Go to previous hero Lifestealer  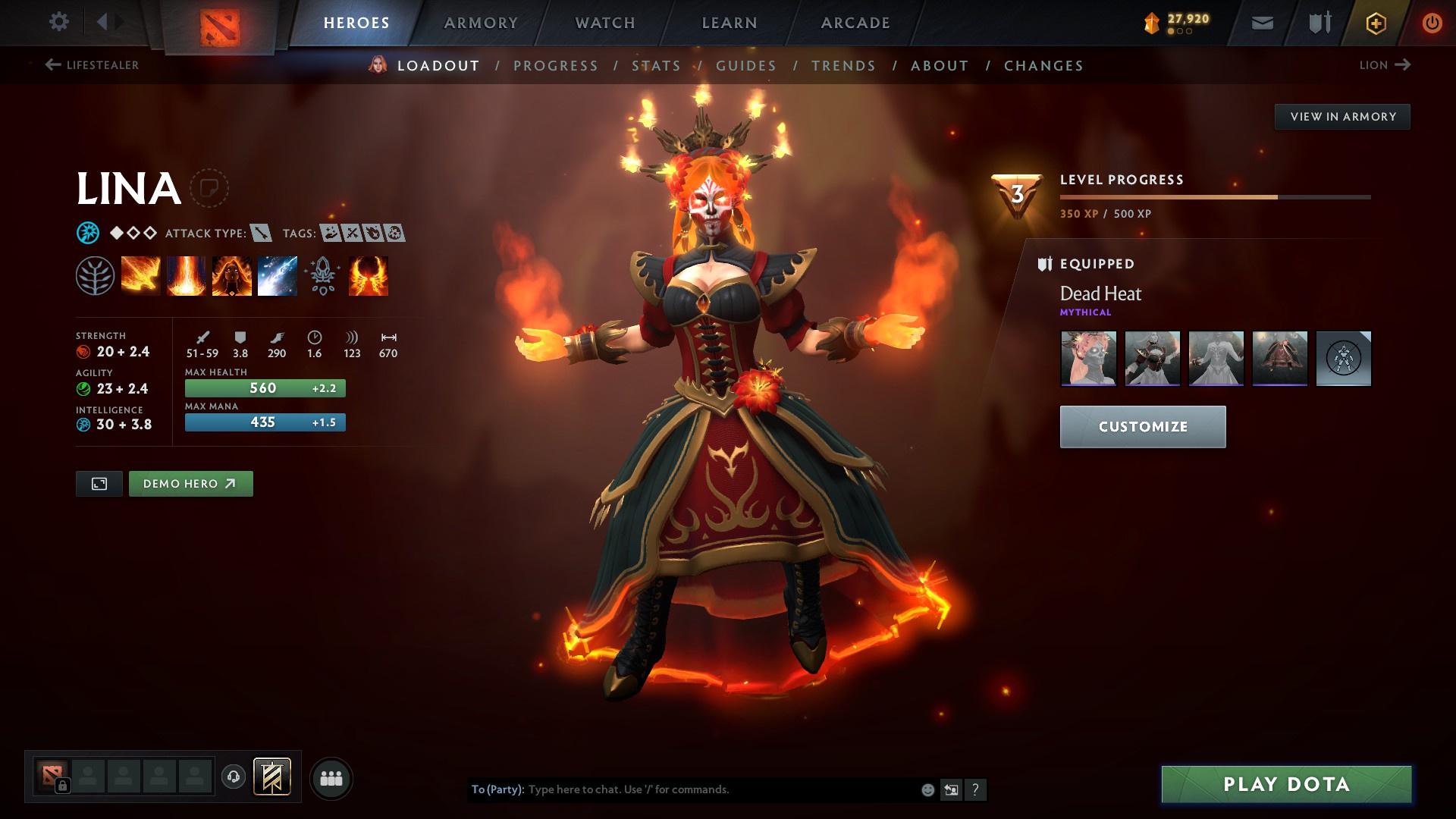(x=92, y=65)
